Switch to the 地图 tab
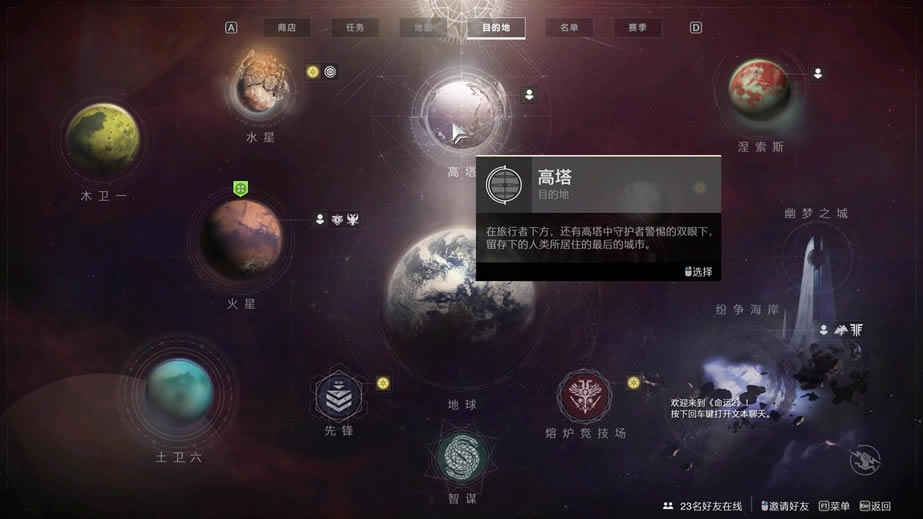This screenshot has width=923, height=519. 423,28
